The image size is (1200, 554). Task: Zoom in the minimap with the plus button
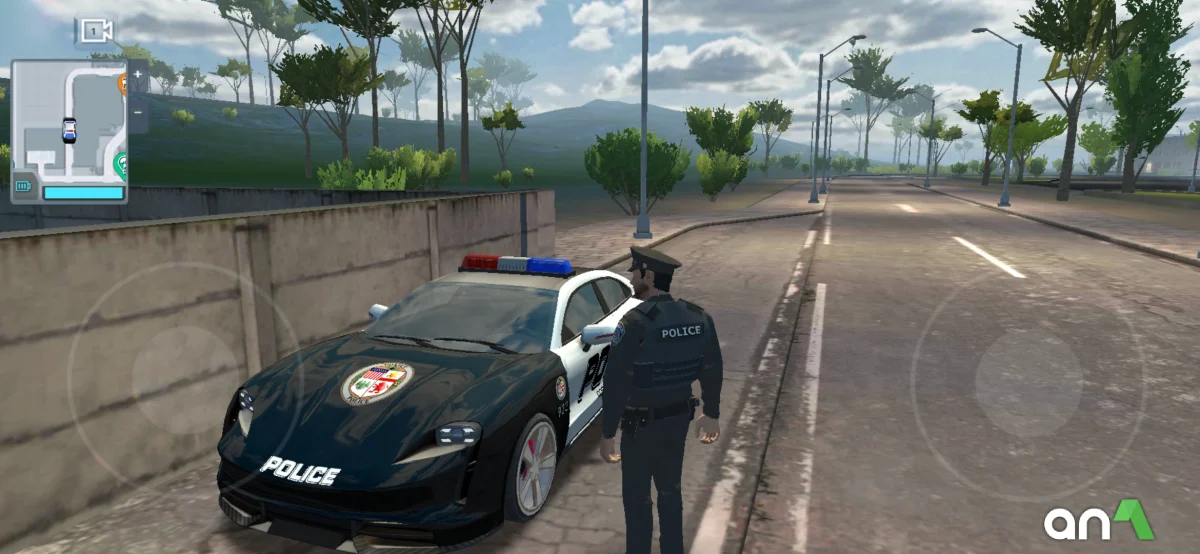[x=138, y=75]
